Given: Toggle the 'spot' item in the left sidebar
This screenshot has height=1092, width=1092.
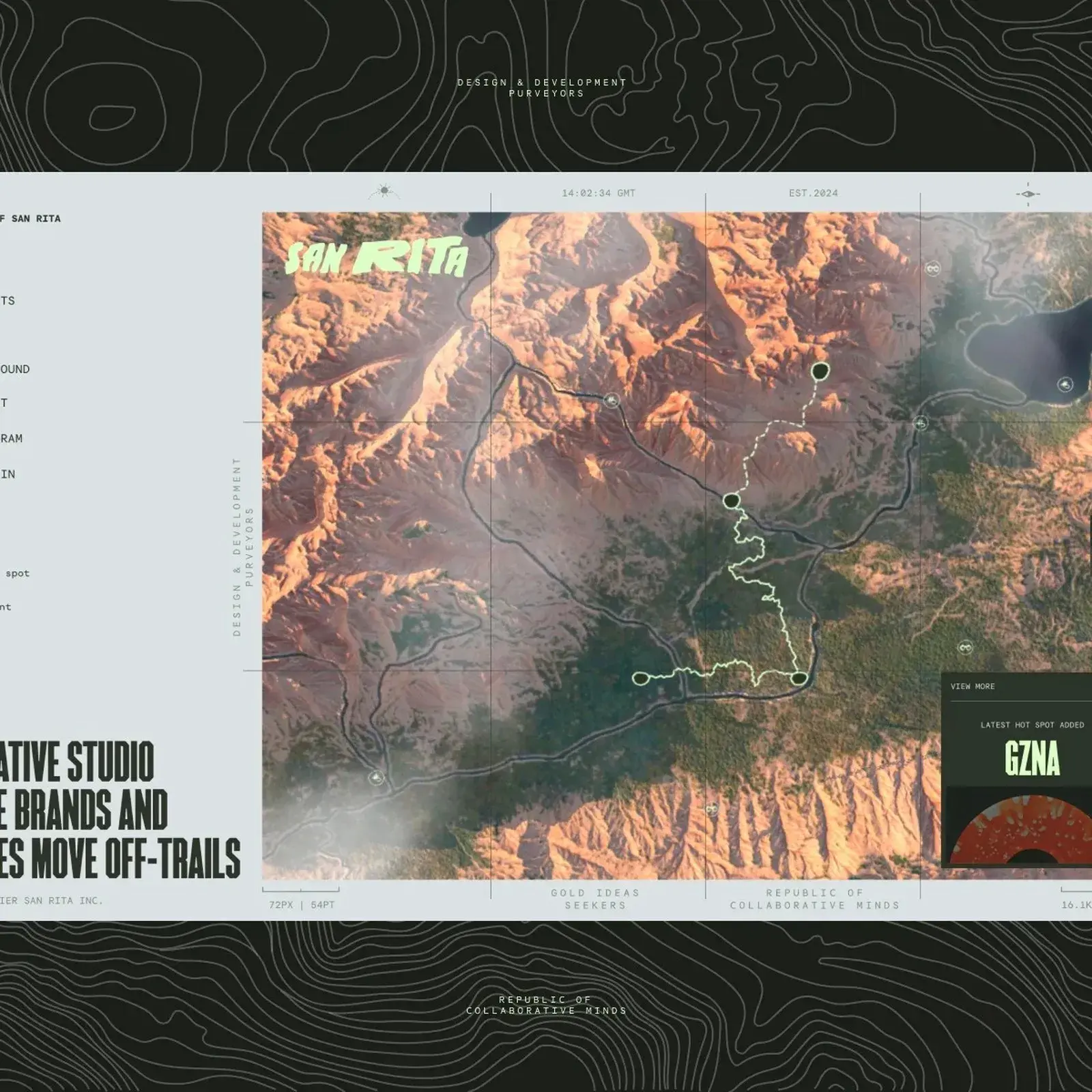Looking at the screenshot, I should [17, 573].
